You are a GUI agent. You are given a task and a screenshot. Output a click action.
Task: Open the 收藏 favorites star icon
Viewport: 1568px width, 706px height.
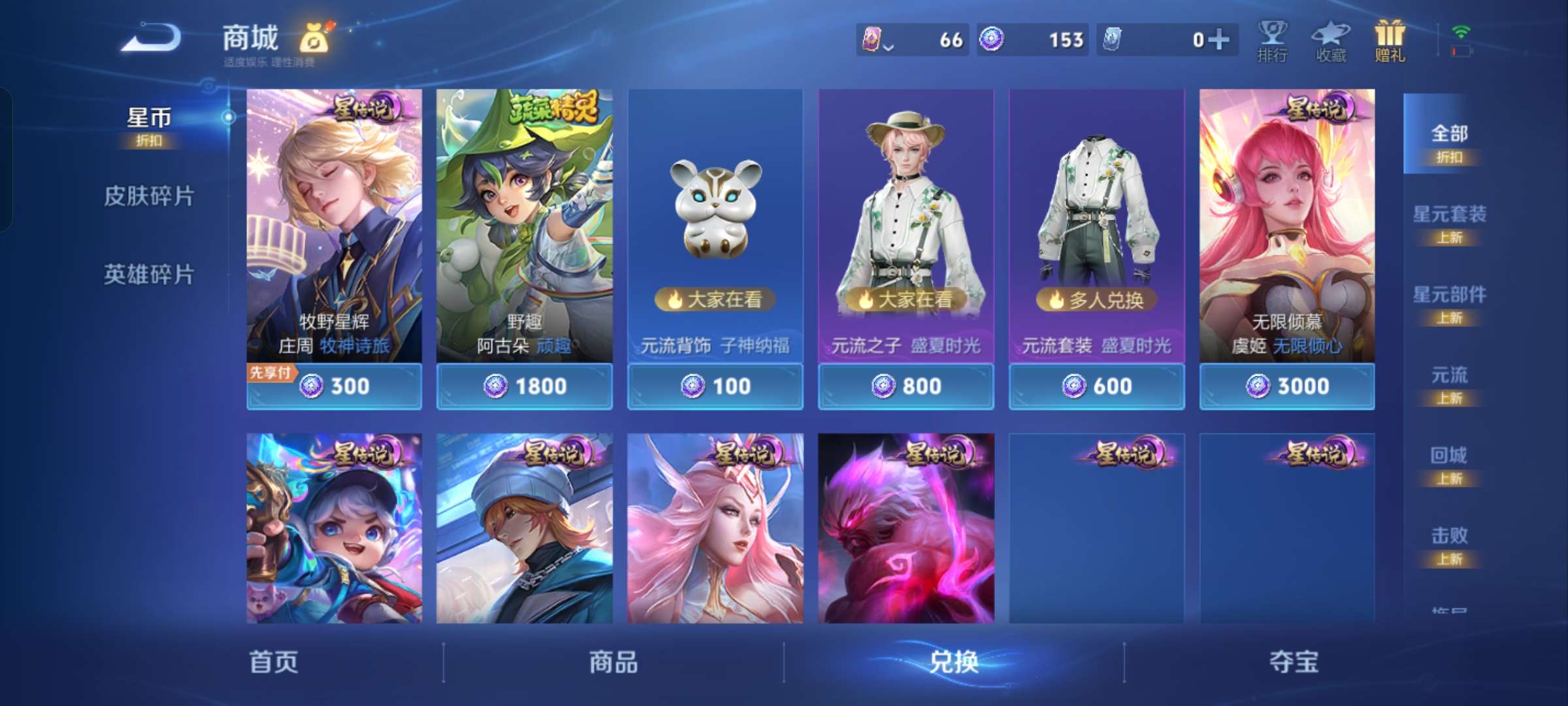(1331, 41)
